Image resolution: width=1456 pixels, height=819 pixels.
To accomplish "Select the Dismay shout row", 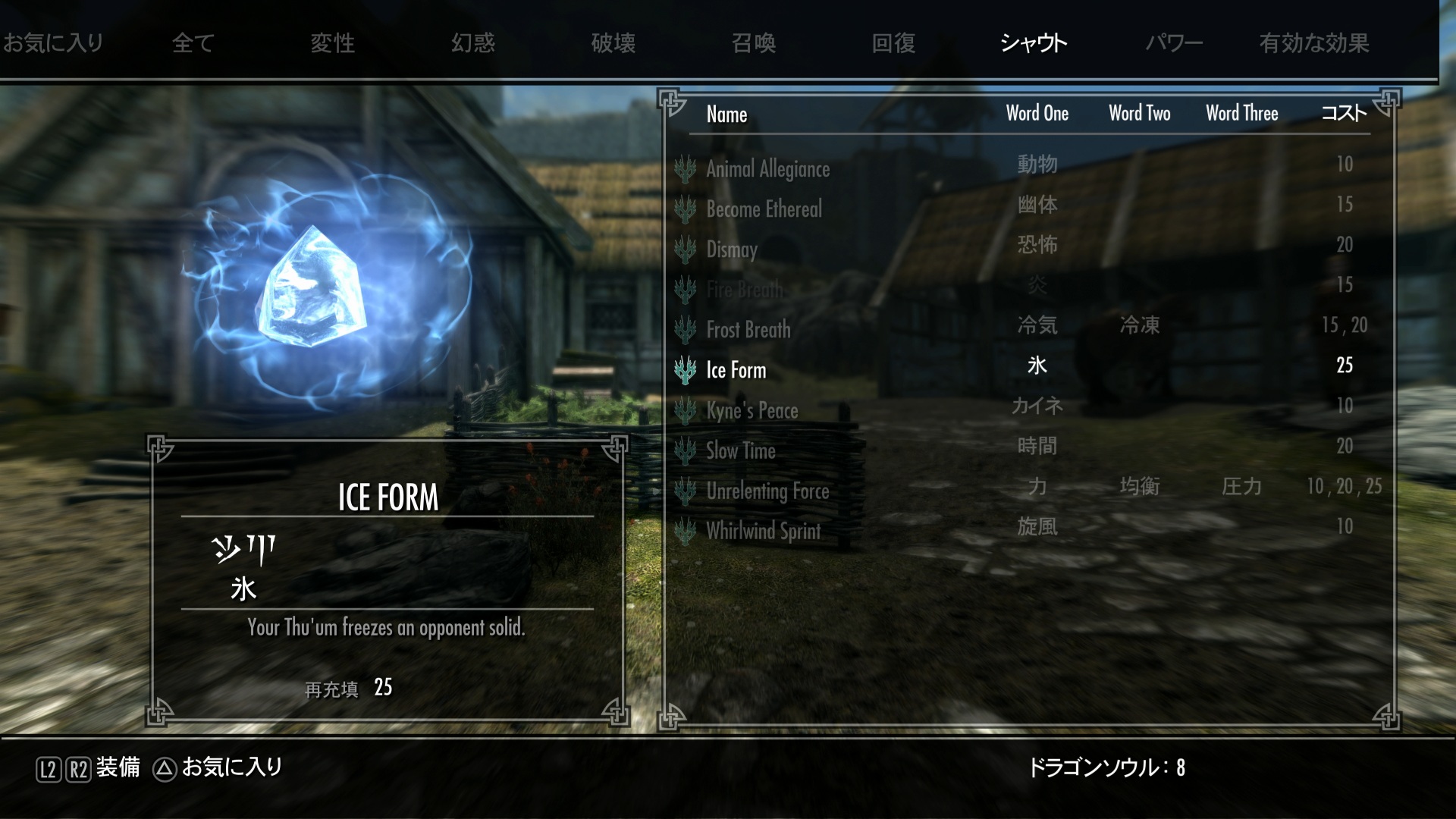I will pos(732,249).
